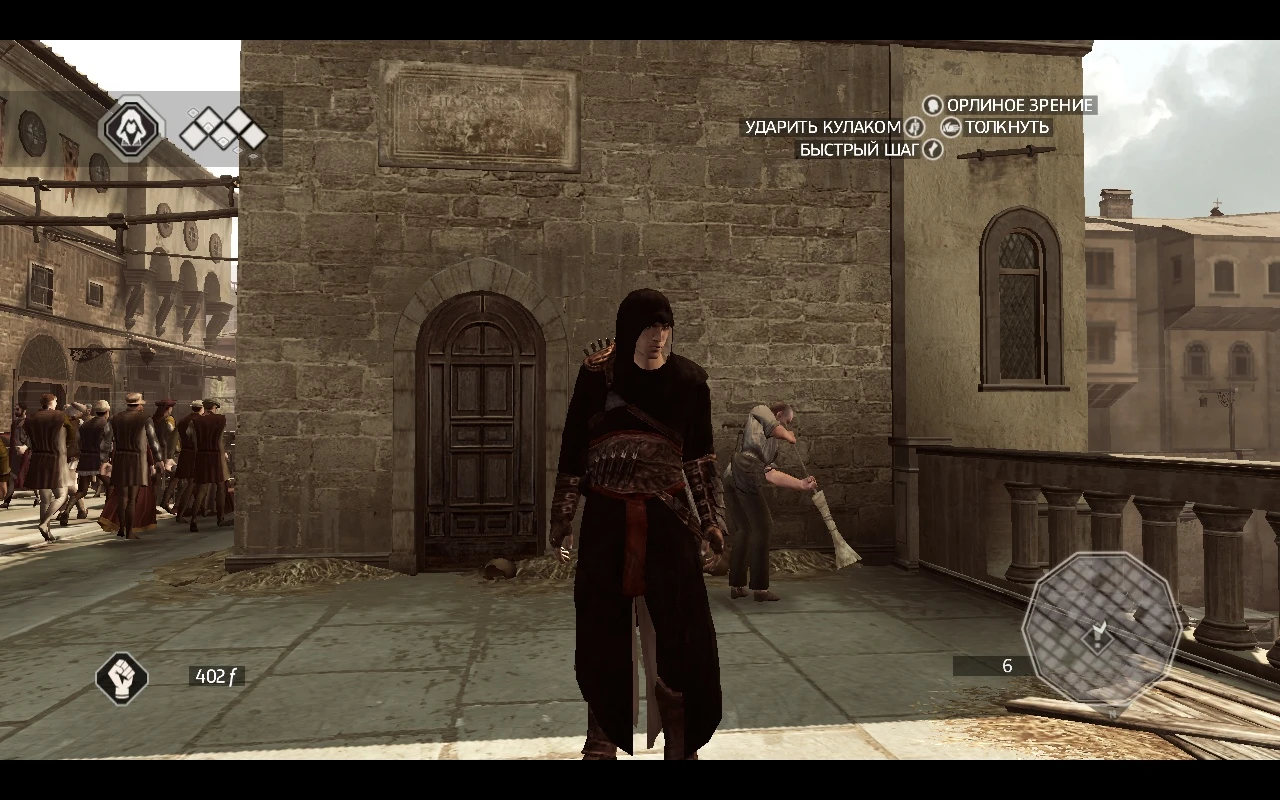Image resolution: width=1280 pixels, height=800 pixels.
Task: Expand the minimap compass display
Action: 1100,630
